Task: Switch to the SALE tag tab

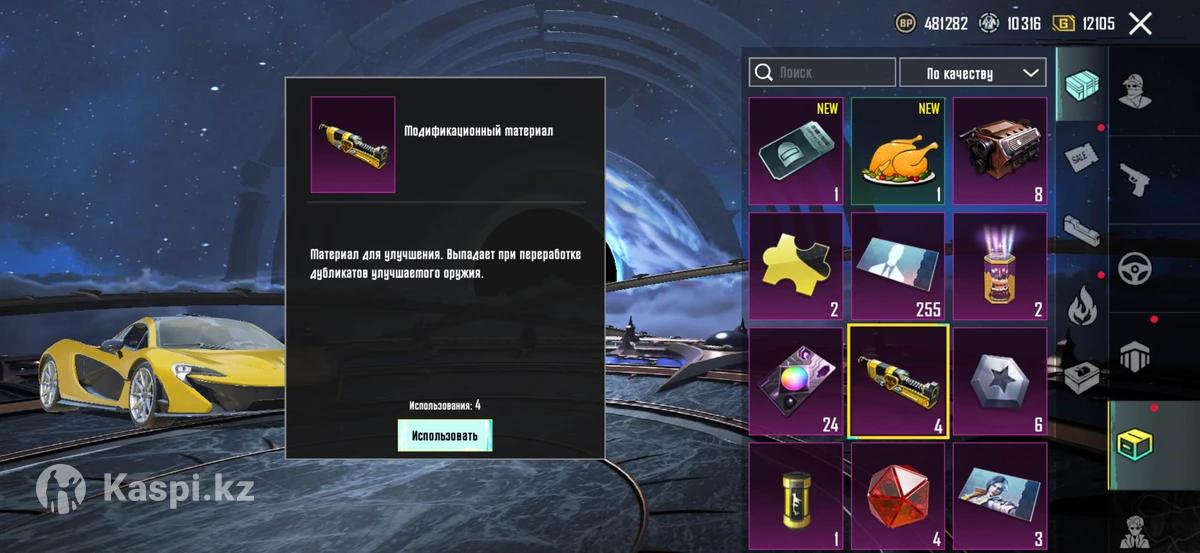Action: (1082, 156)
